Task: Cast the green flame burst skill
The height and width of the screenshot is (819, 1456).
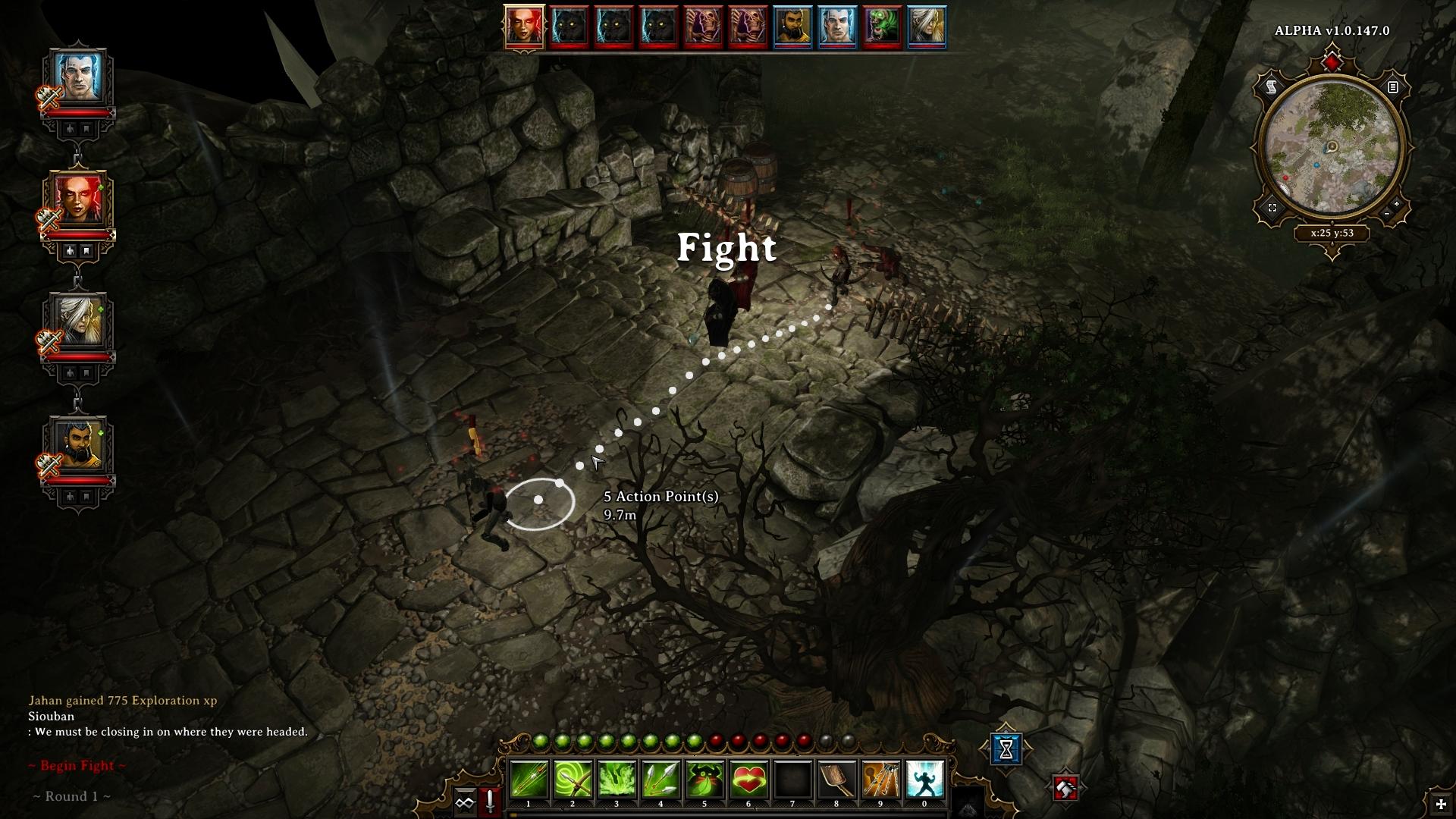Action: point(617,780)
